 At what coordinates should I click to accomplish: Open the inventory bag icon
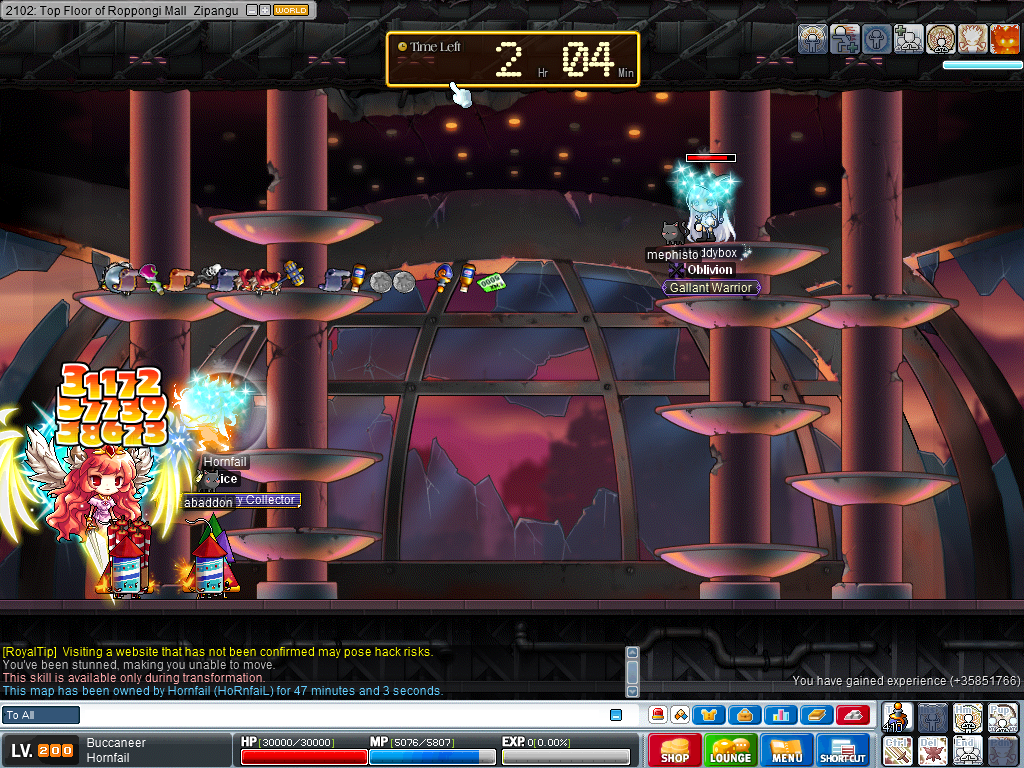[745, 715]
